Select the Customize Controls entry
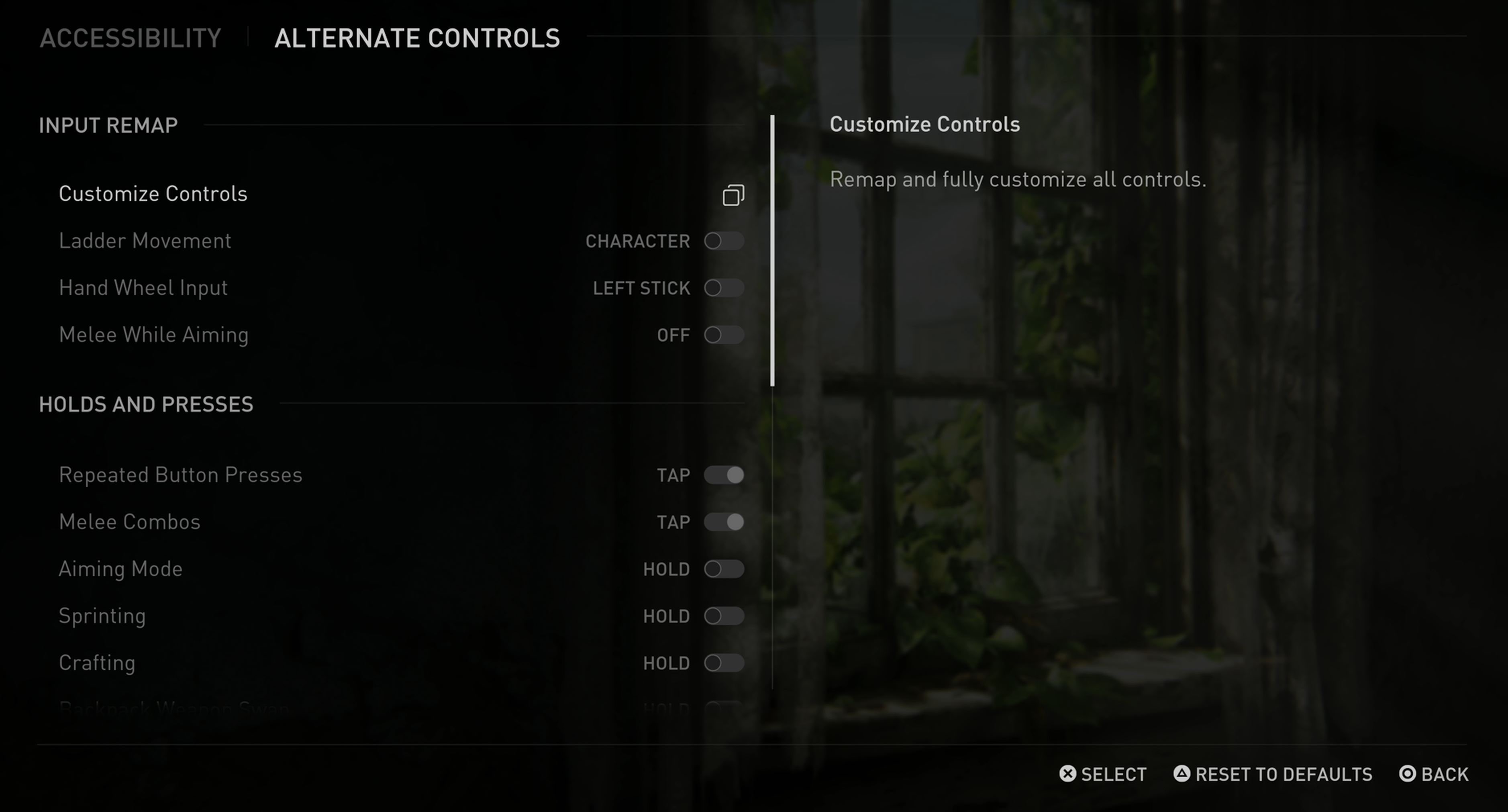This screenshot has height=812, width=1508. point(153,194)
